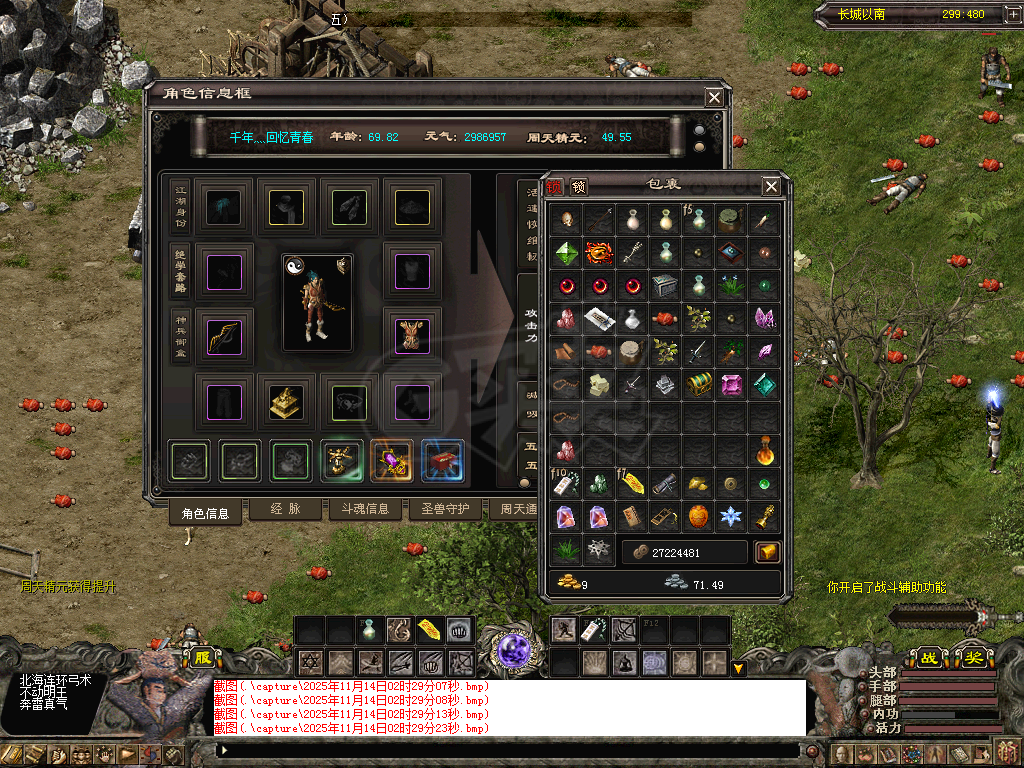Click the yellow 奖 reward button
Image resolution: width=1024 pixels, height=768 pixels.
tap(972, 659)
